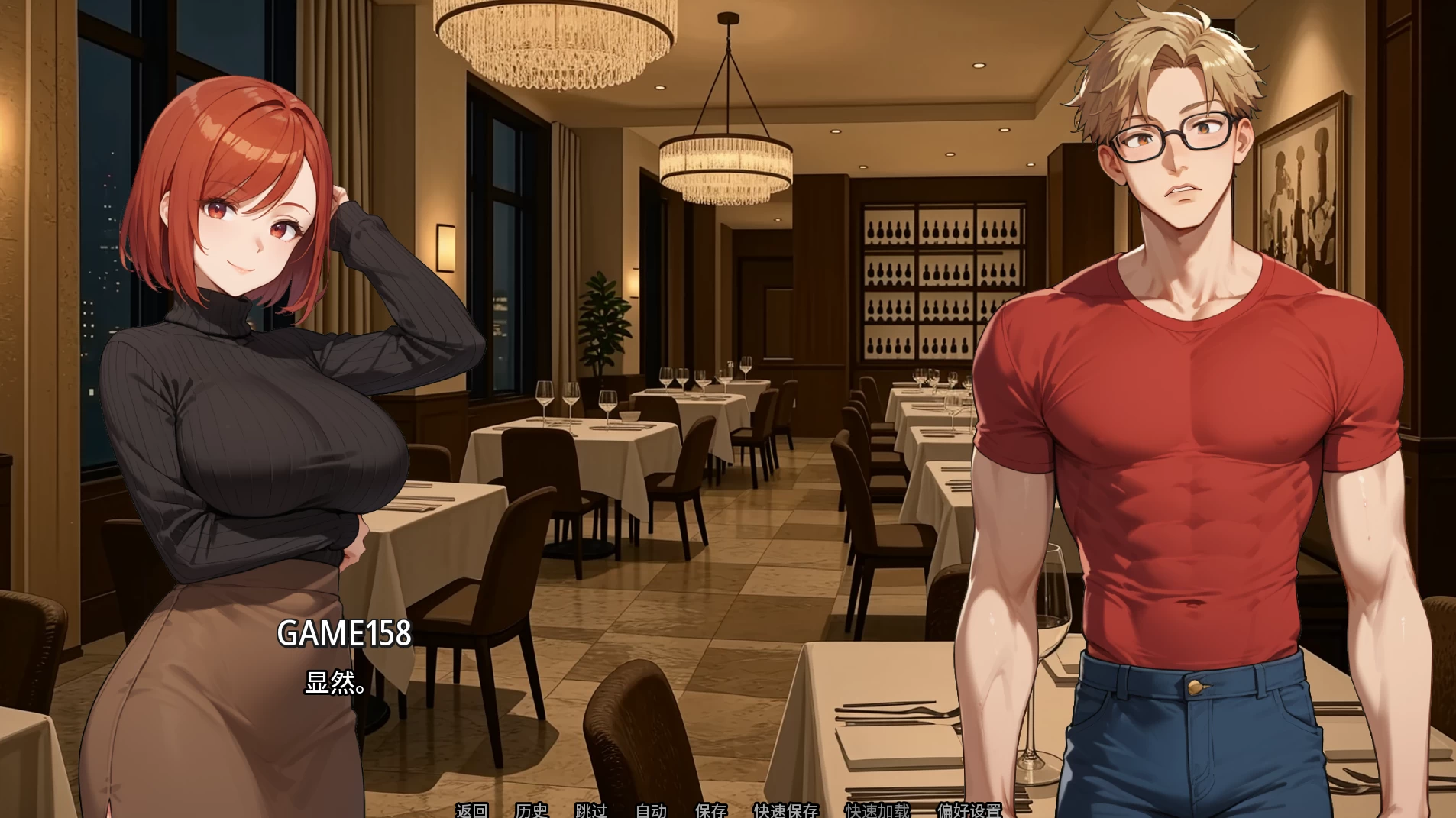Open the 保存 (Save) screen

(710, 810)
